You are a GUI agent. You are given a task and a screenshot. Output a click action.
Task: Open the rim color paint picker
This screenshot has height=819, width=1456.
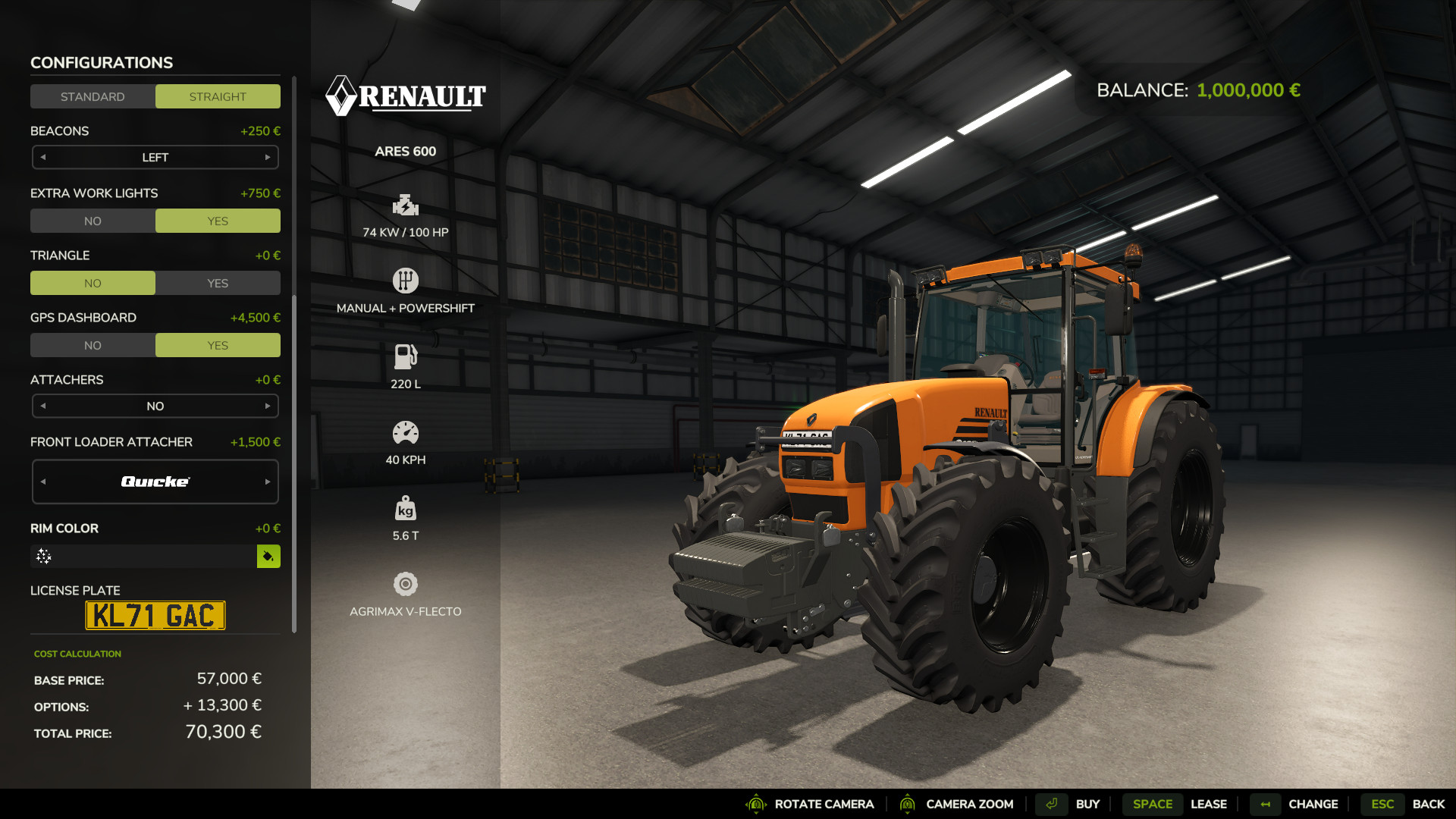pyautogui.click(x=268, y=557)
